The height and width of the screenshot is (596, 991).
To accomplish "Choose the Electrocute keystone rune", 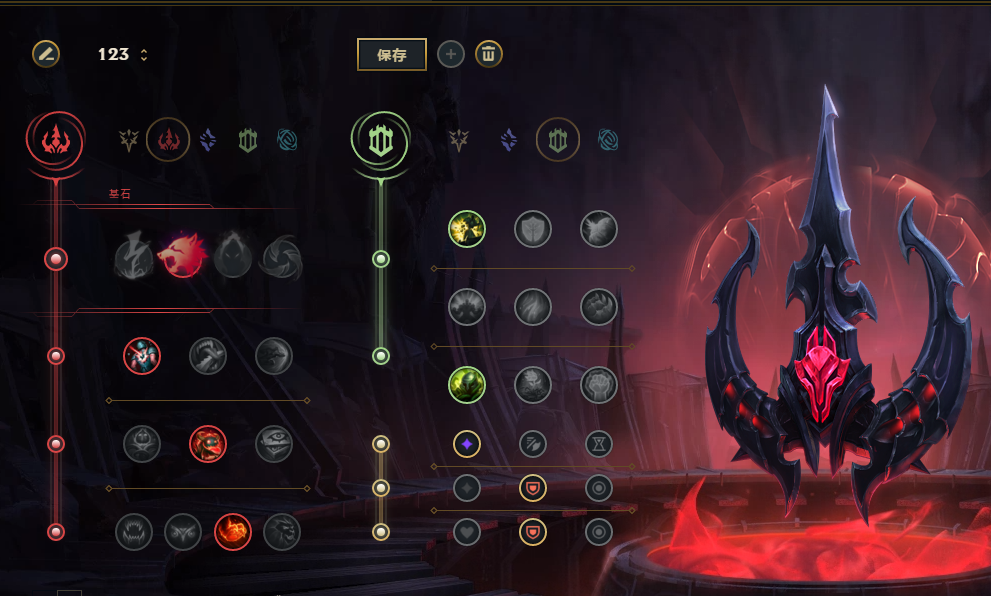I will pos(132,257).
